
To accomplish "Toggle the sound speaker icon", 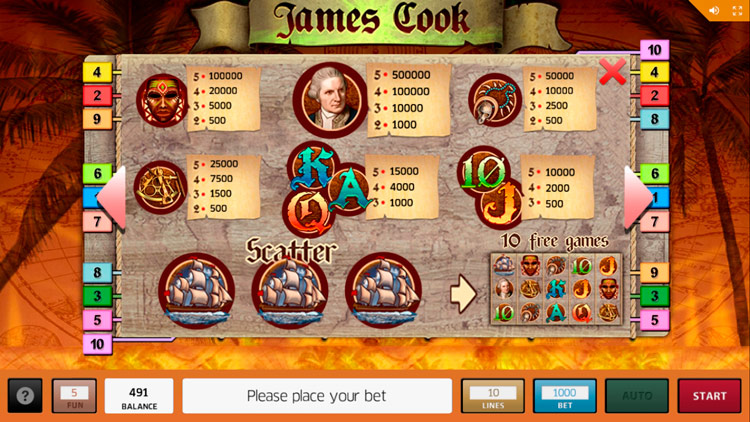I will [715, 11].
